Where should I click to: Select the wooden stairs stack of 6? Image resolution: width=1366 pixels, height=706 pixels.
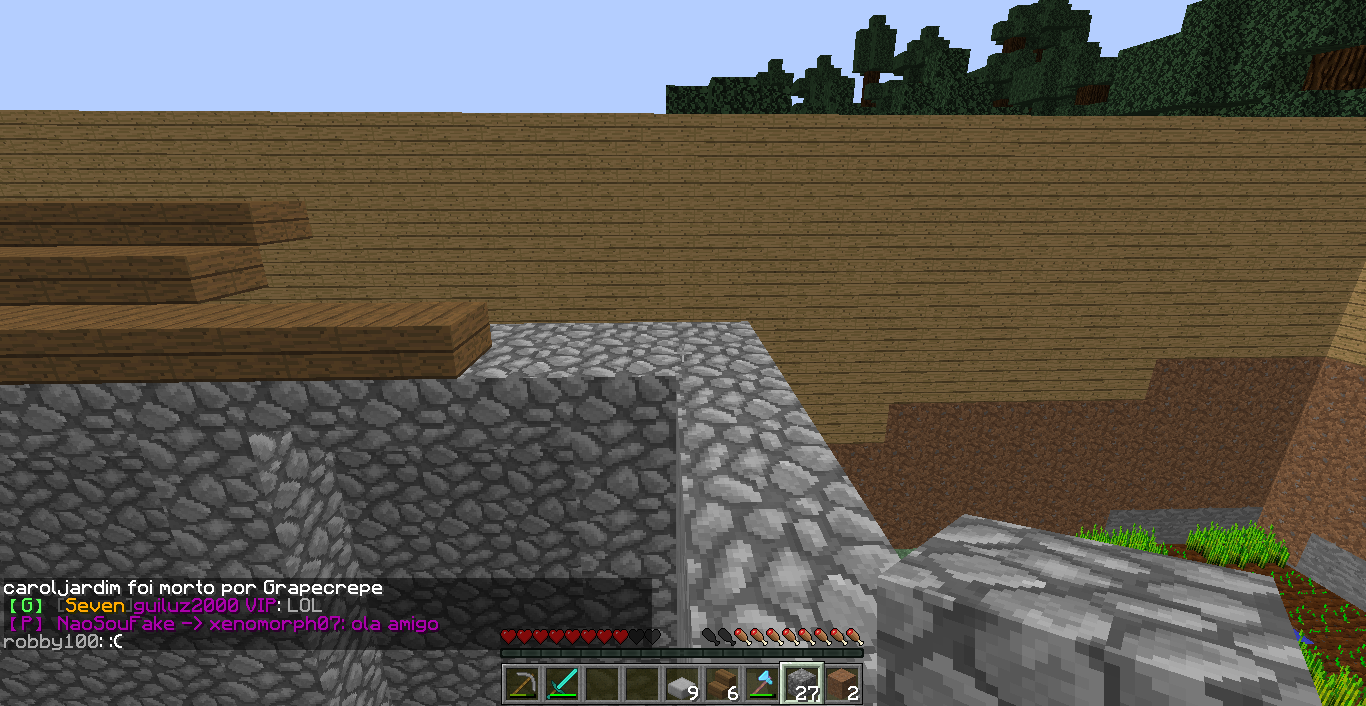721,684
